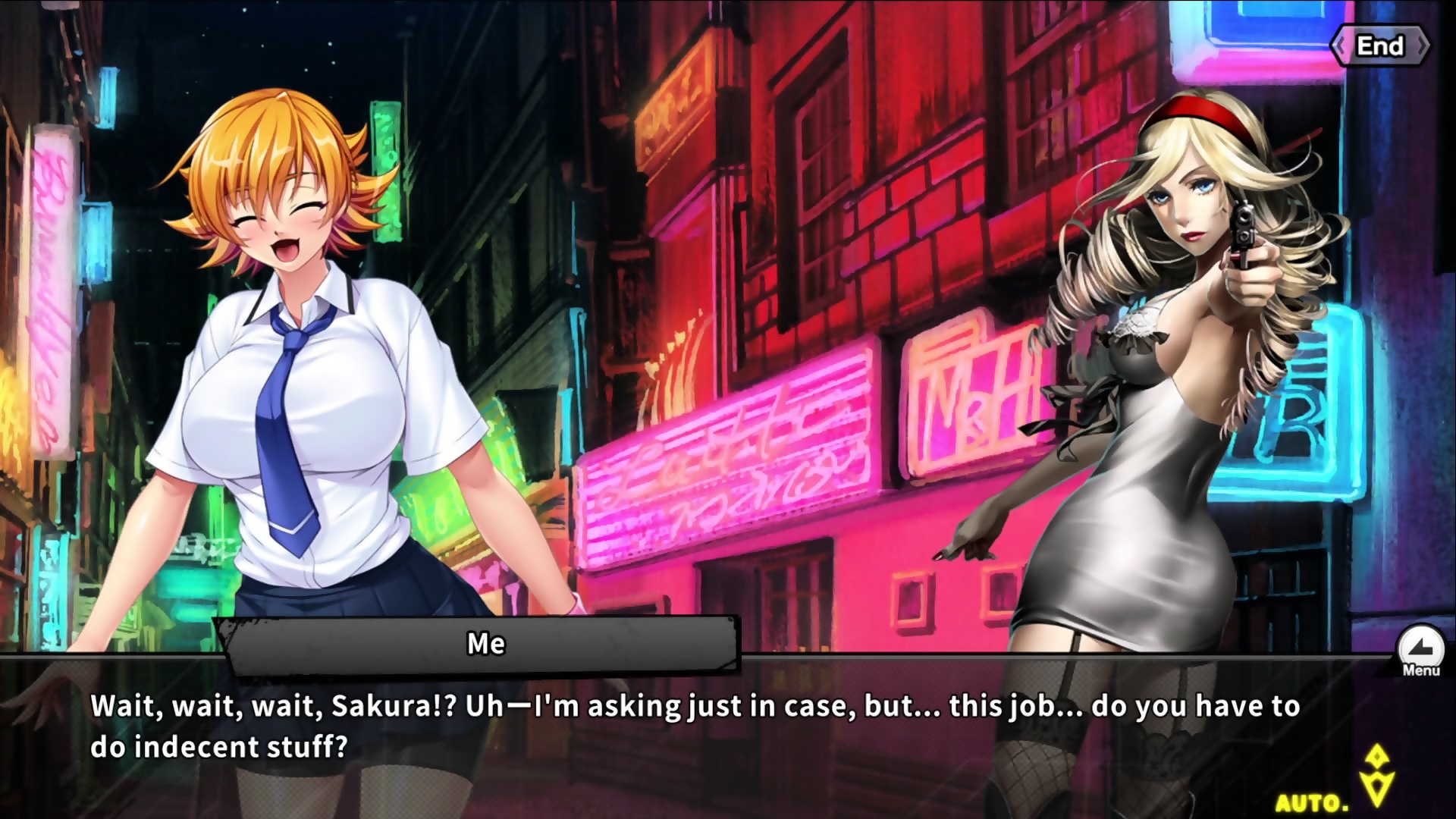Open the dialogue Menu button
Viewport: 1456px width, 819px height.
tap(1420, 650)
